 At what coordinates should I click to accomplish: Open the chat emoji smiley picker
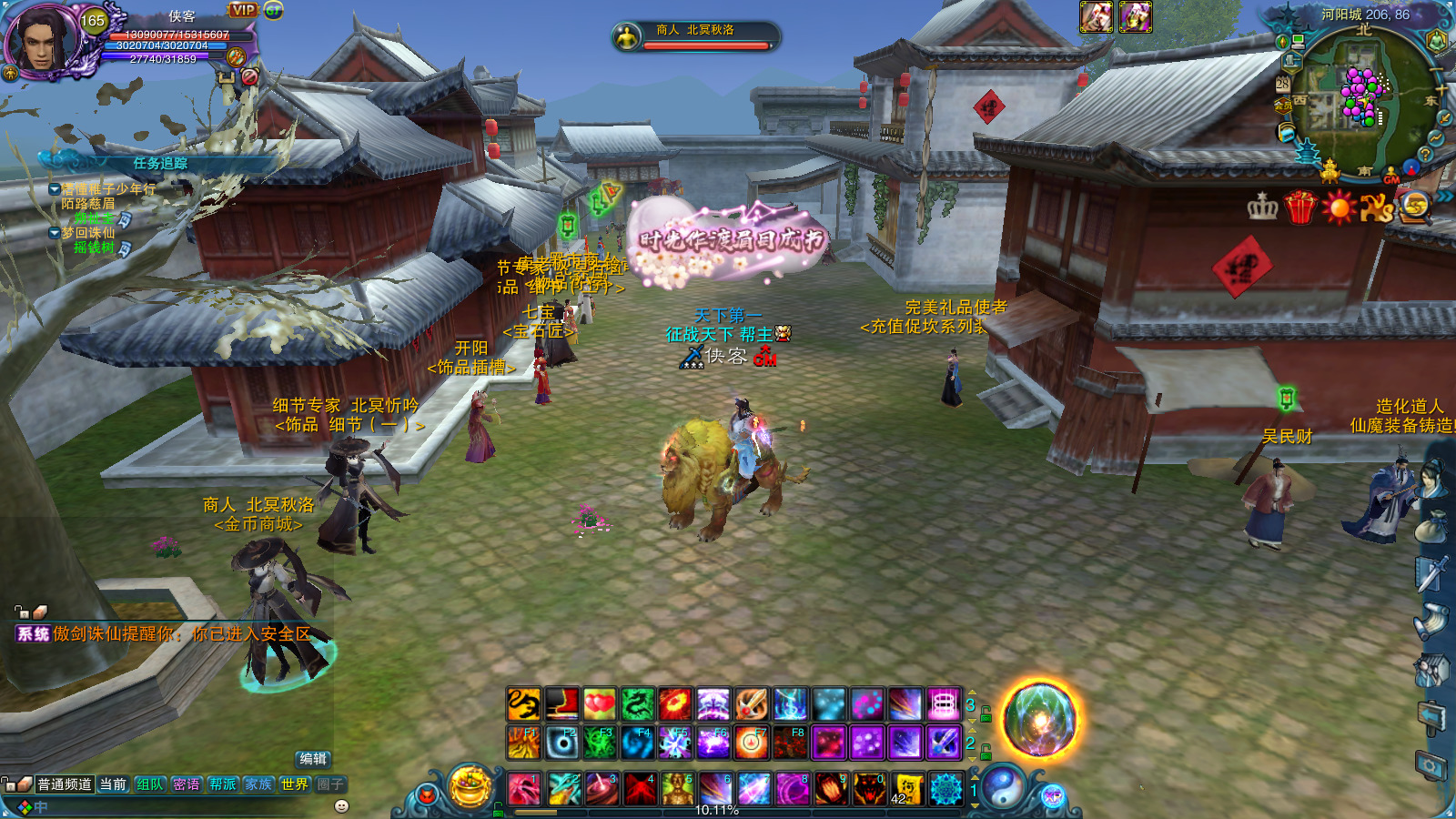[x=342, y=806]
